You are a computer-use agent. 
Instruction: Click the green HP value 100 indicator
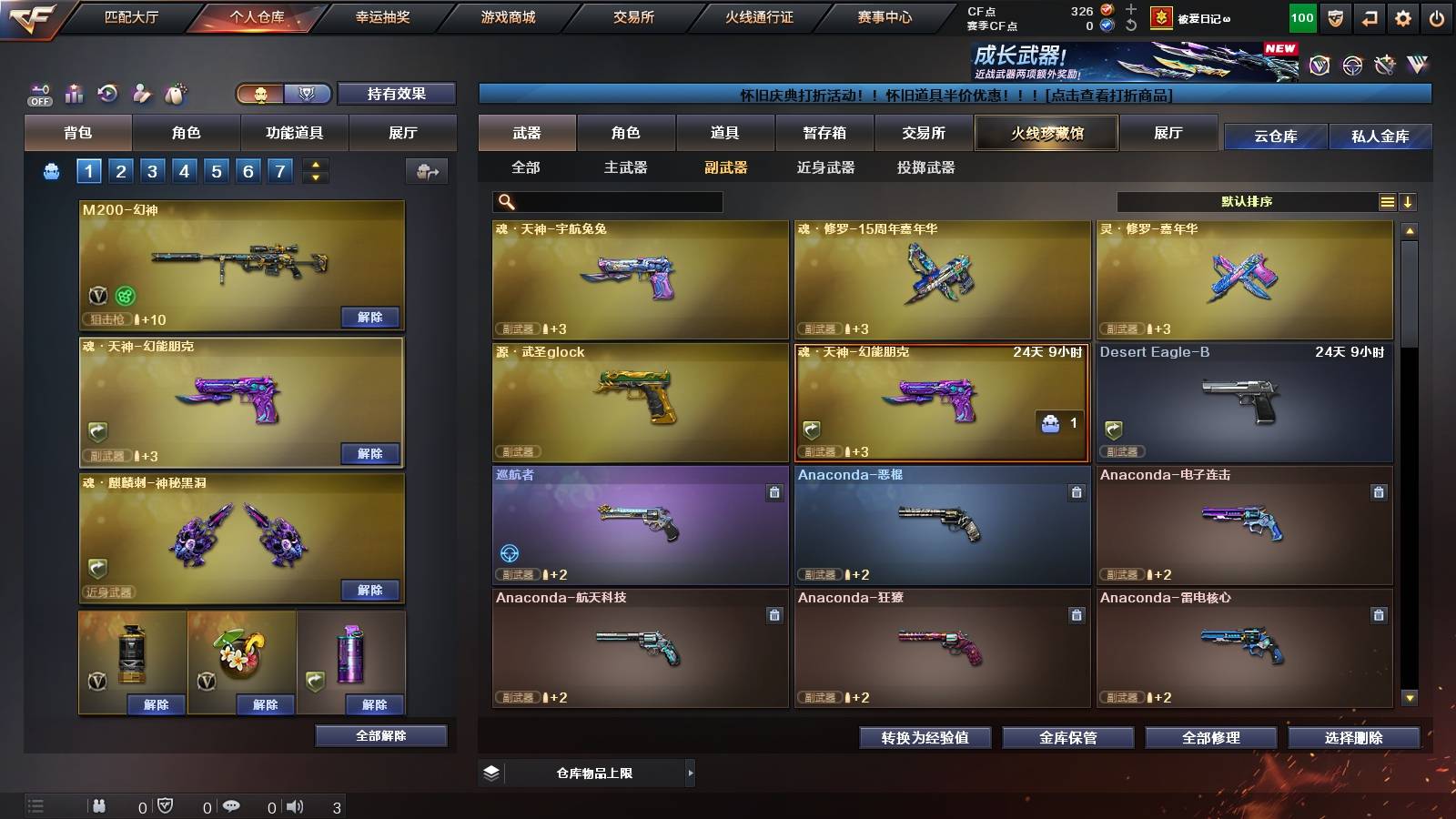click(1300, 16)
